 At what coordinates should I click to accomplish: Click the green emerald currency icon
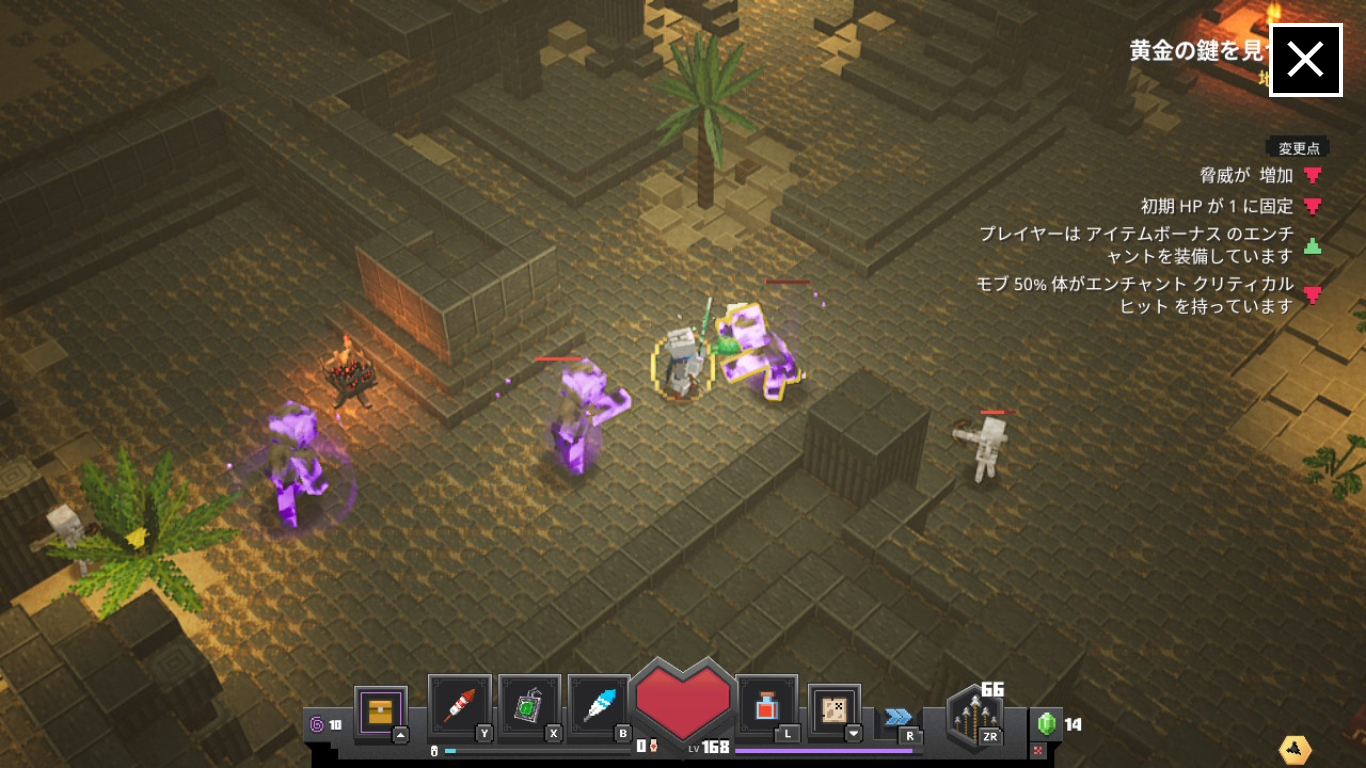1046,723
